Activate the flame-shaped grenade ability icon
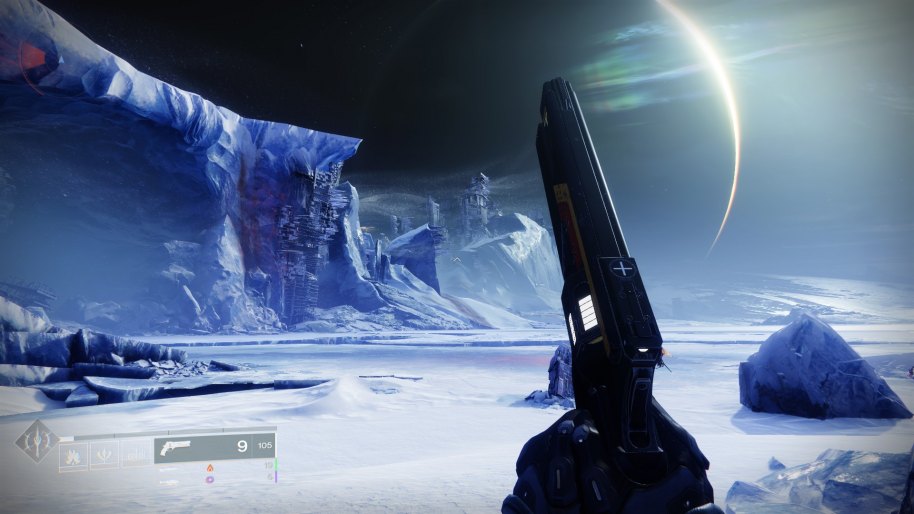 [x=74, y=455]
